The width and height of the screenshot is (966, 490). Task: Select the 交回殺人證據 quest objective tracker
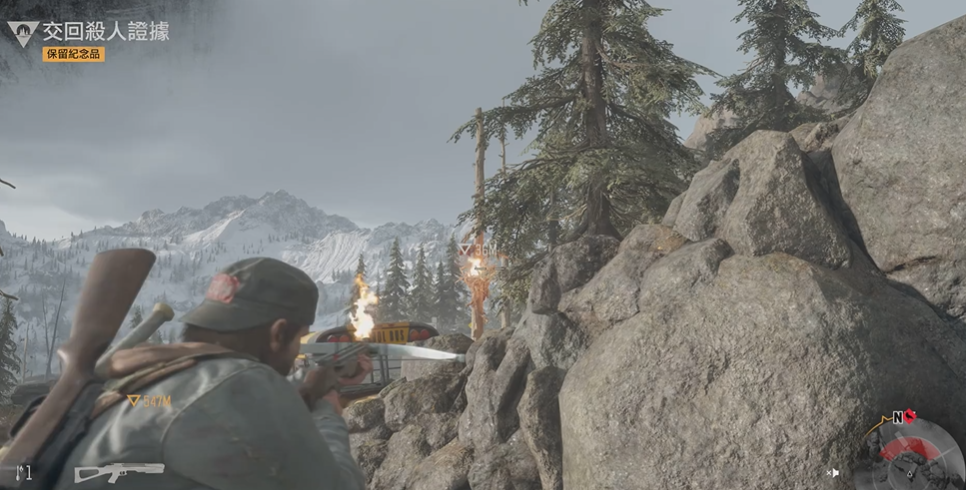pyautogui.click(x=105, y=31)
